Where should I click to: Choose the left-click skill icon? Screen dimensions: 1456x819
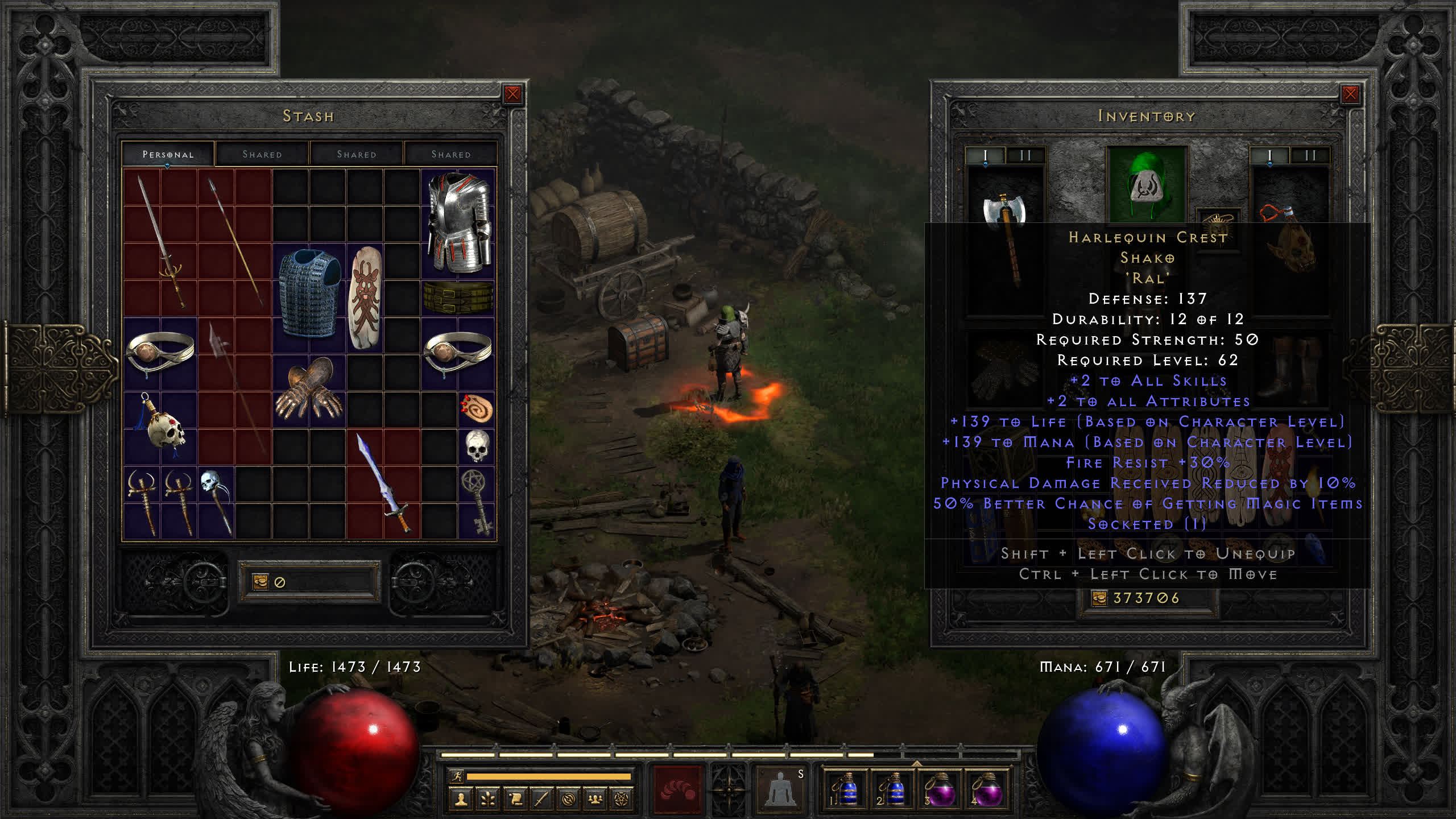point(677,789)
